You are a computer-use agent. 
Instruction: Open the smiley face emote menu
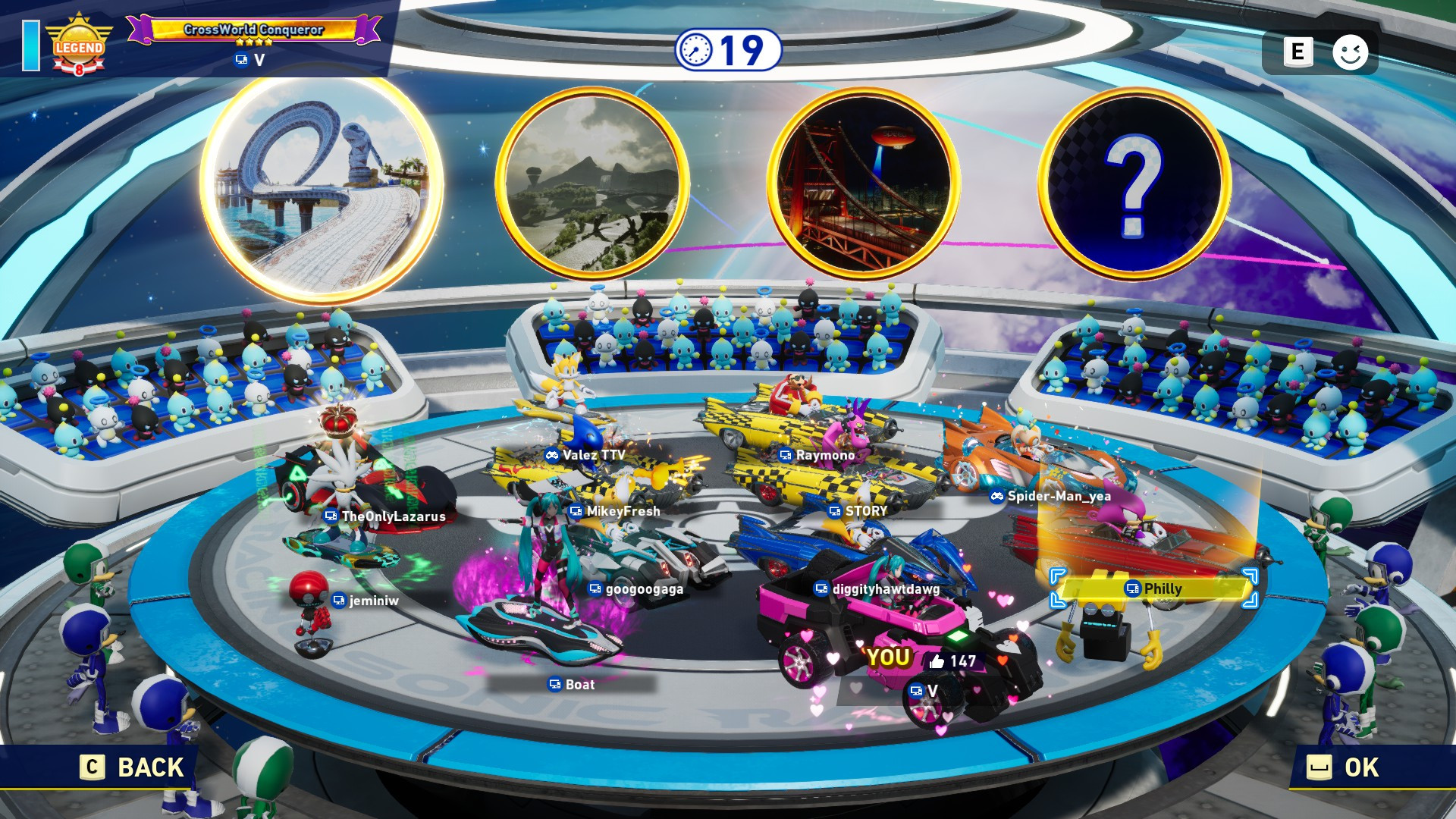(1350, 52)
